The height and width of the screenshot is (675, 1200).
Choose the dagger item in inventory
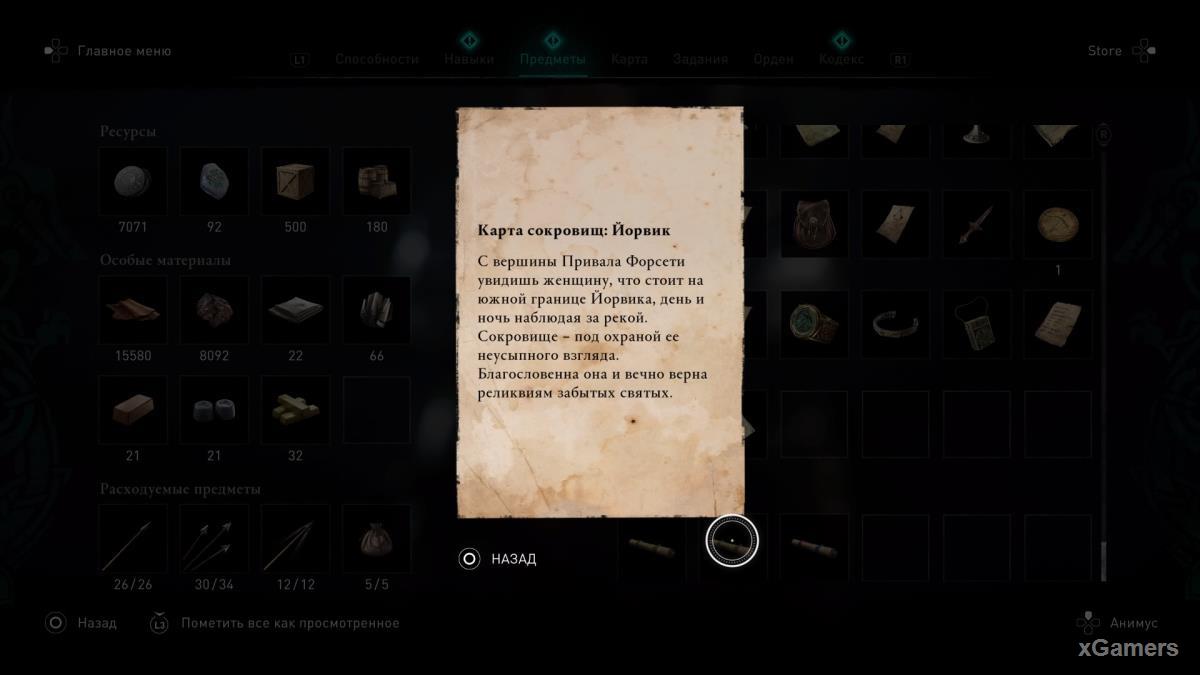(x=976, y=224)
